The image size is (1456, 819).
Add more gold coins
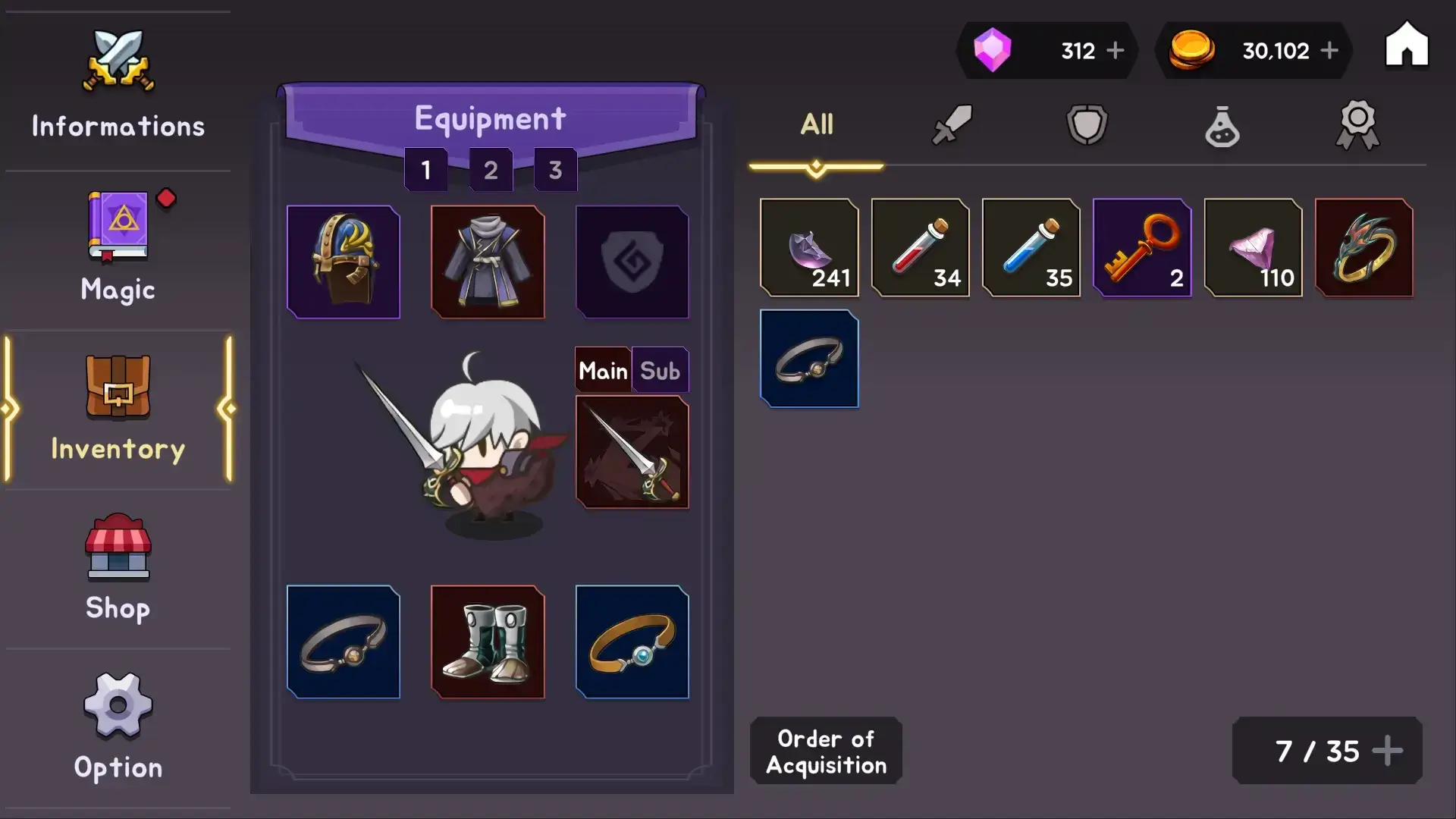coord(1329,51)
